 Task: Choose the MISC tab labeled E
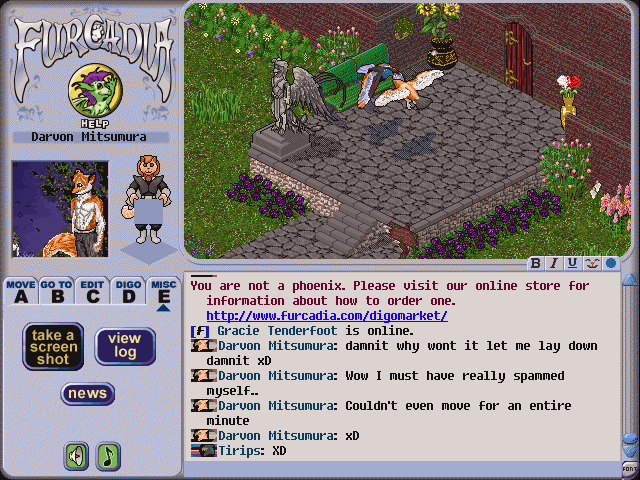coord(164,291)
